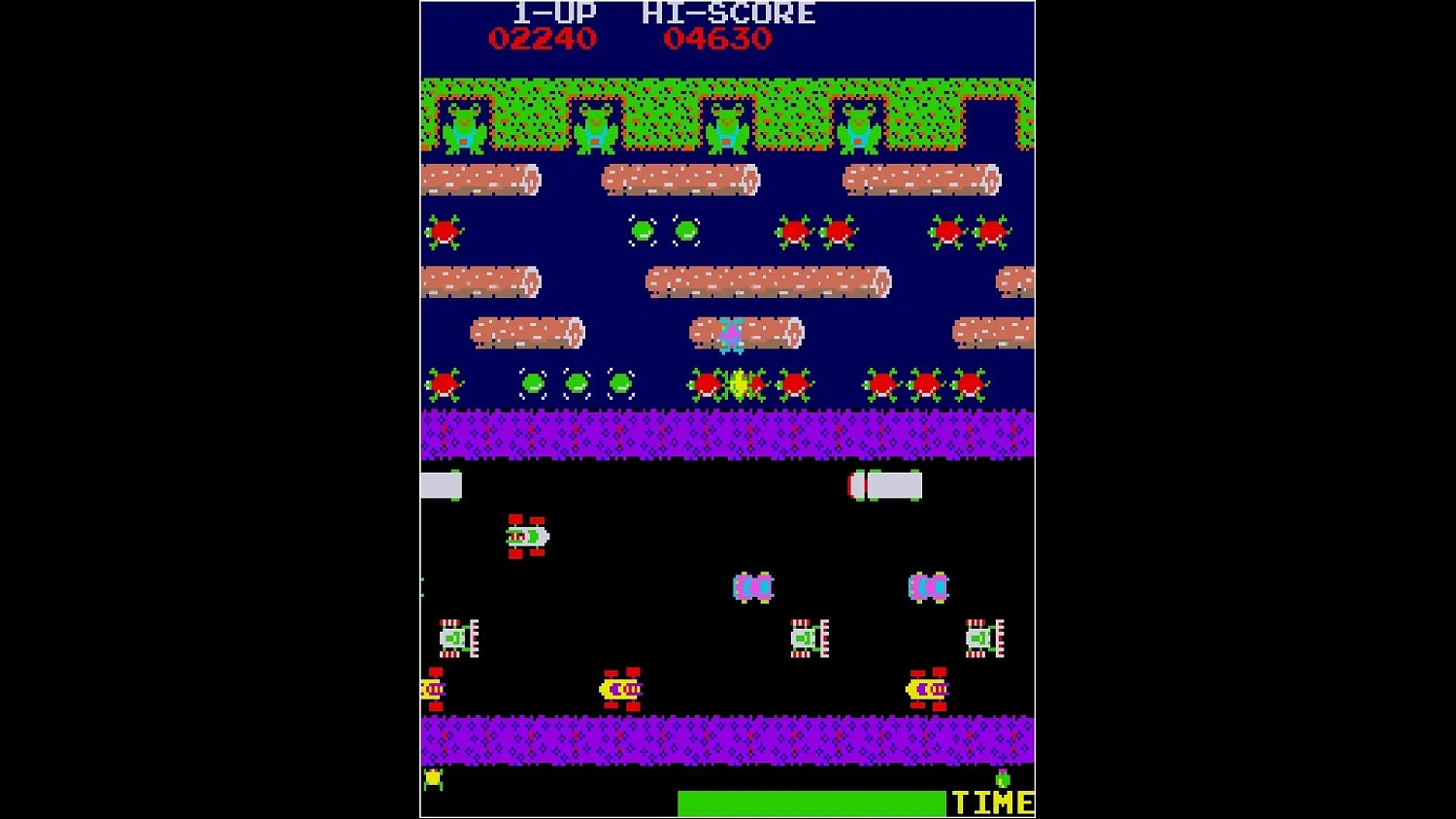
Task: Select the red race car below the median
Action: [529, 536]
